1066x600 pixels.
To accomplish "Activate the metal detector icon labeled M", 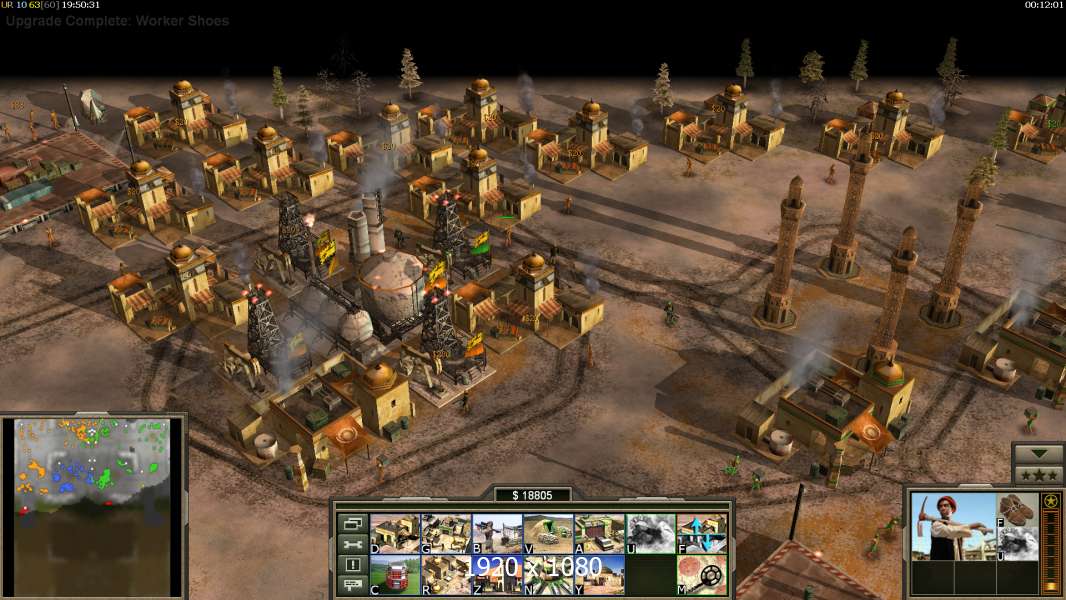I will point(702,575).
